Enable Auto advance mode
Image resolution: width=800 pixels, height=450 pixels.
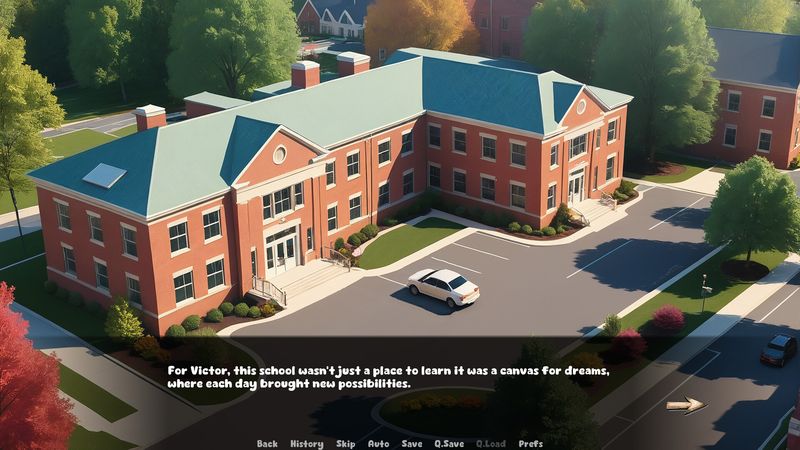(x=378, y=443)
